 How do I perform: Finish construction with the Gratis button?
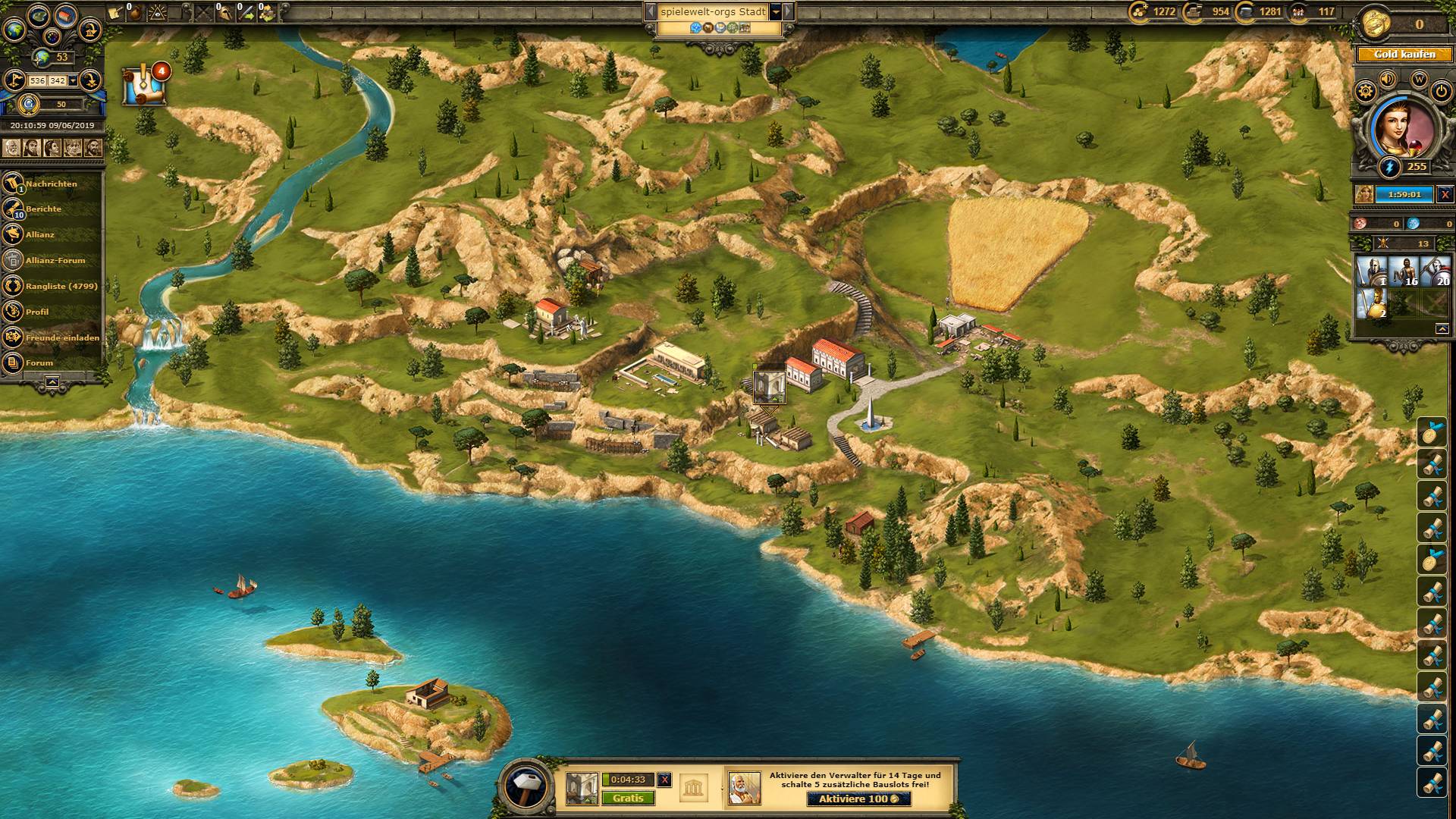[x=628, y=799]
